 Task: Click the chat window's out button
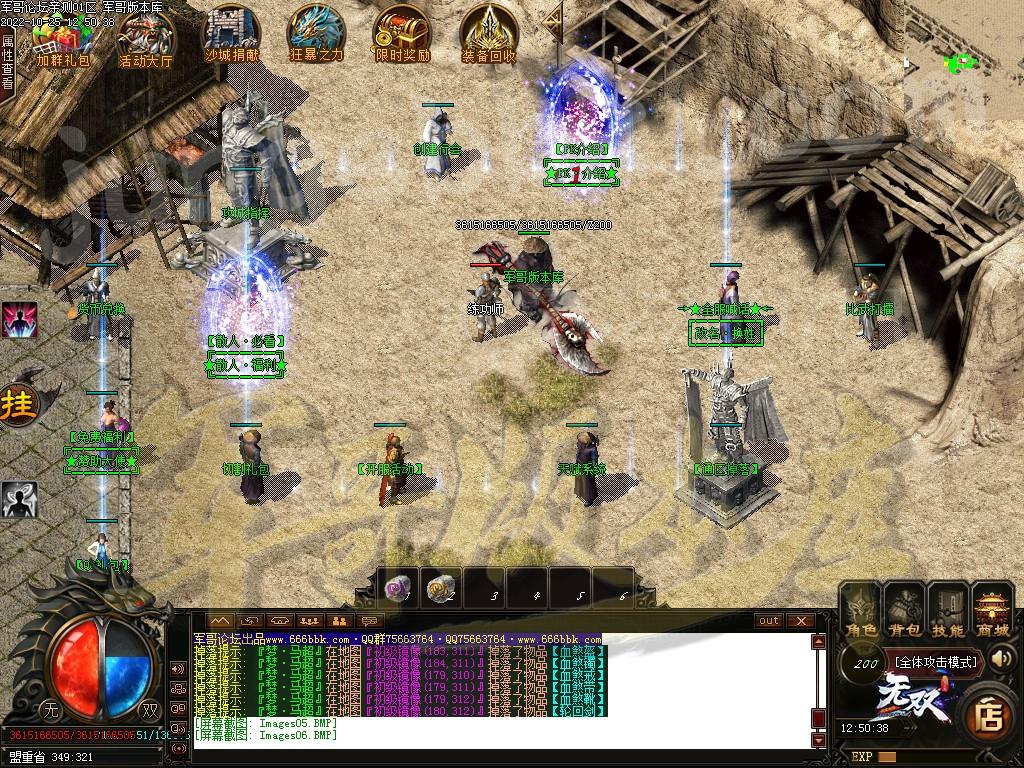point(769,620)
